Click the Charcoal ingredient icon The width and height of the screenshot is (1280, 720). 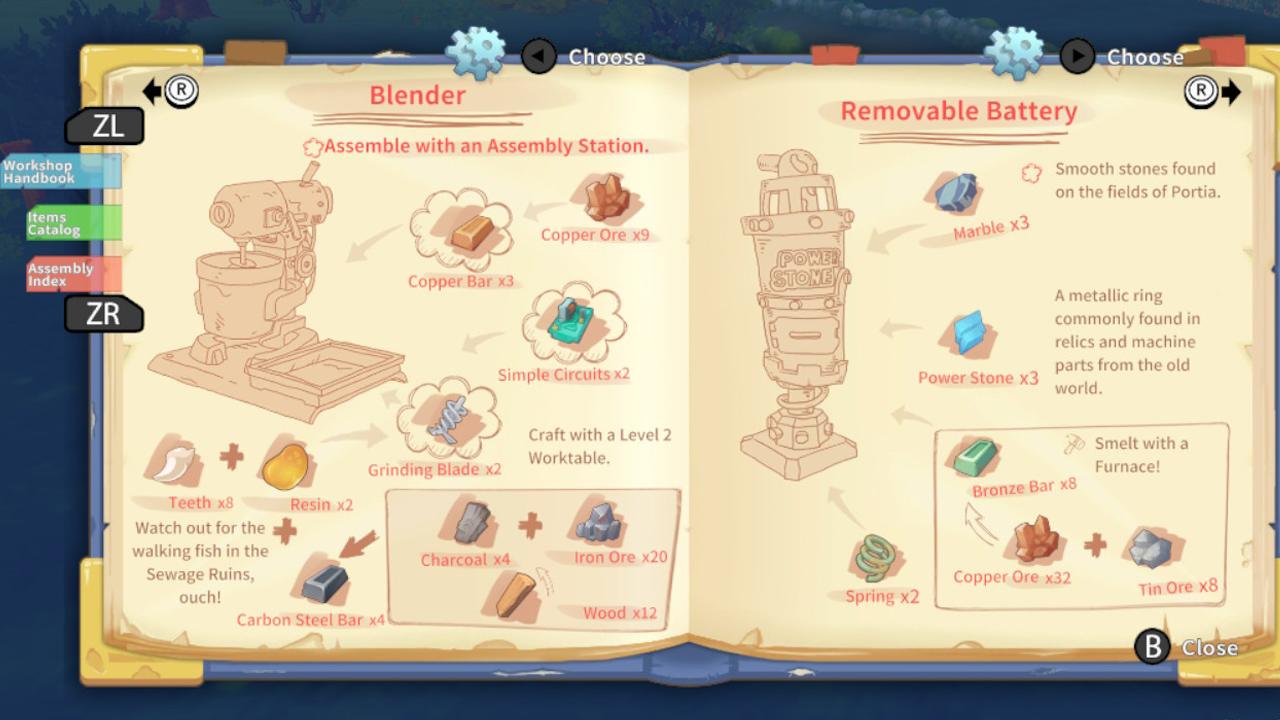coord(470,521)
